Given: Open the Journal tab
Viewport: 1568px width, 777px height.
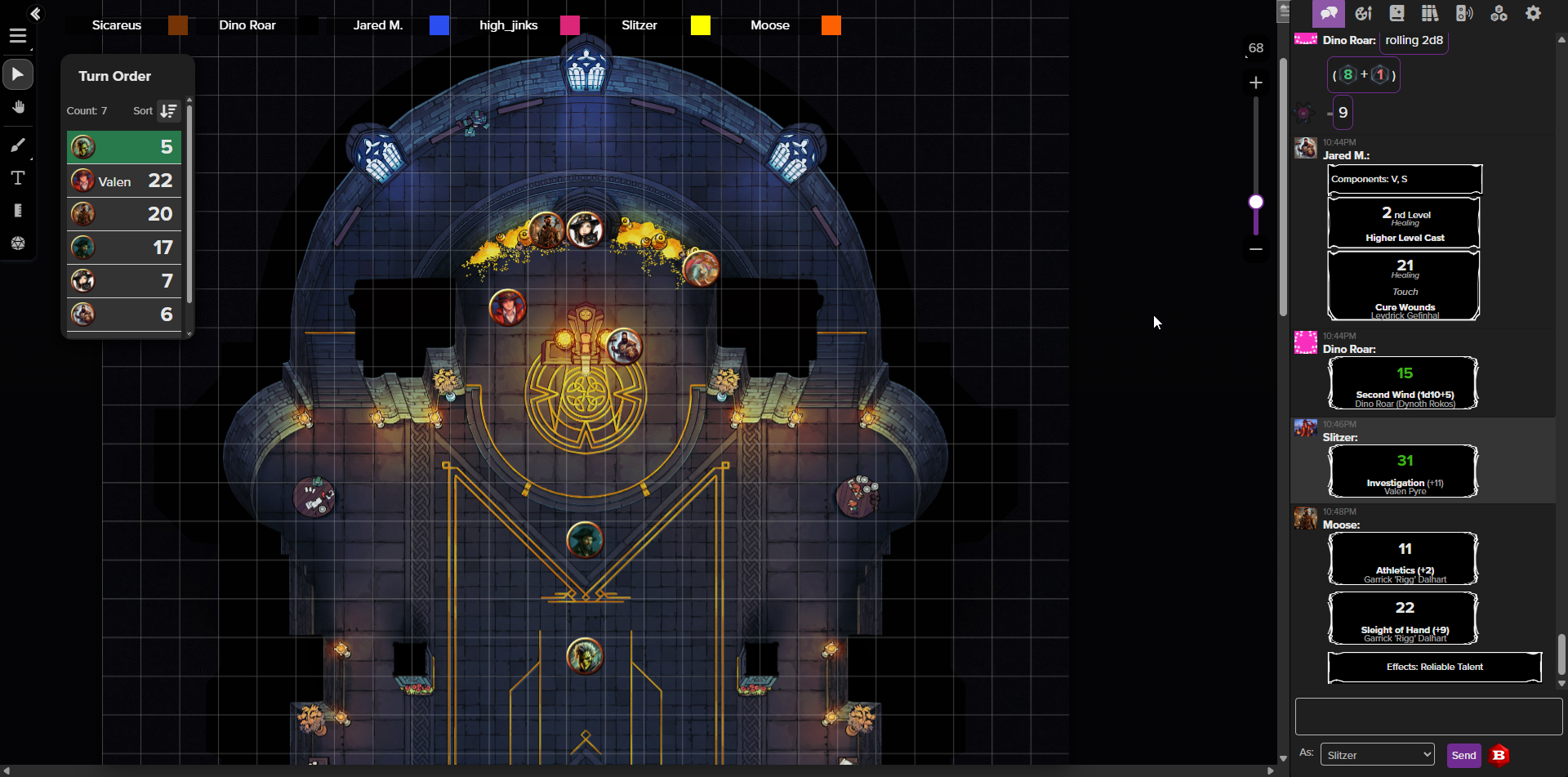Looking at the screenshot, I should pos(1396,14).
